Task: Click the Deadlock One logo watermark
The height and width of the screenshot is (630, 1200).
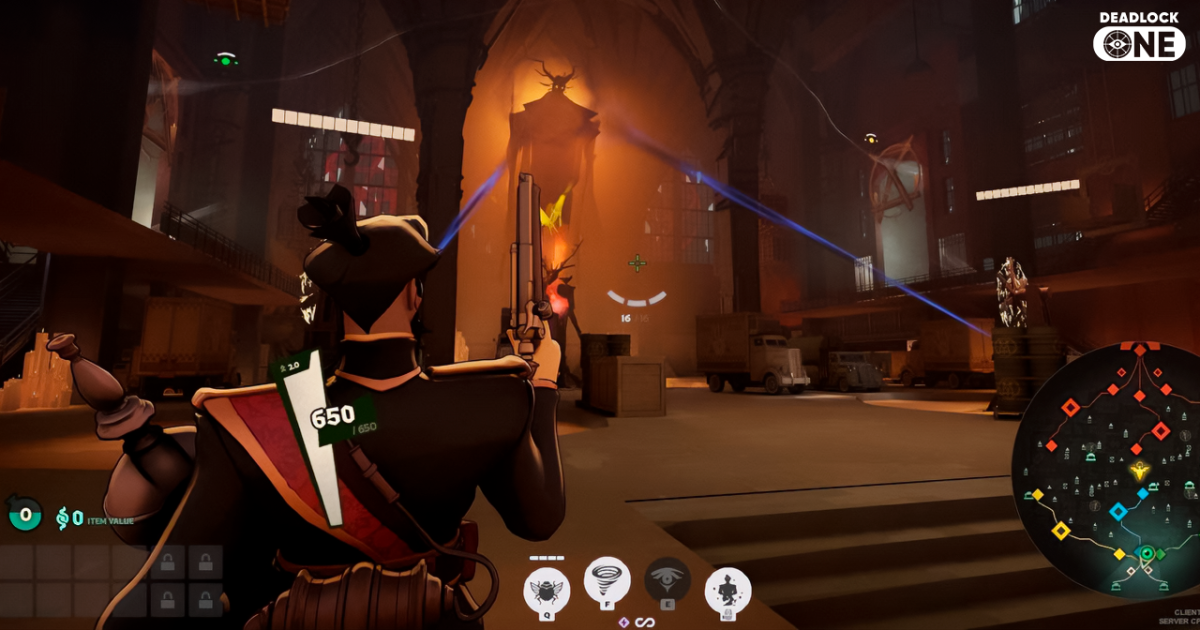Action: tap(1139, 37)
